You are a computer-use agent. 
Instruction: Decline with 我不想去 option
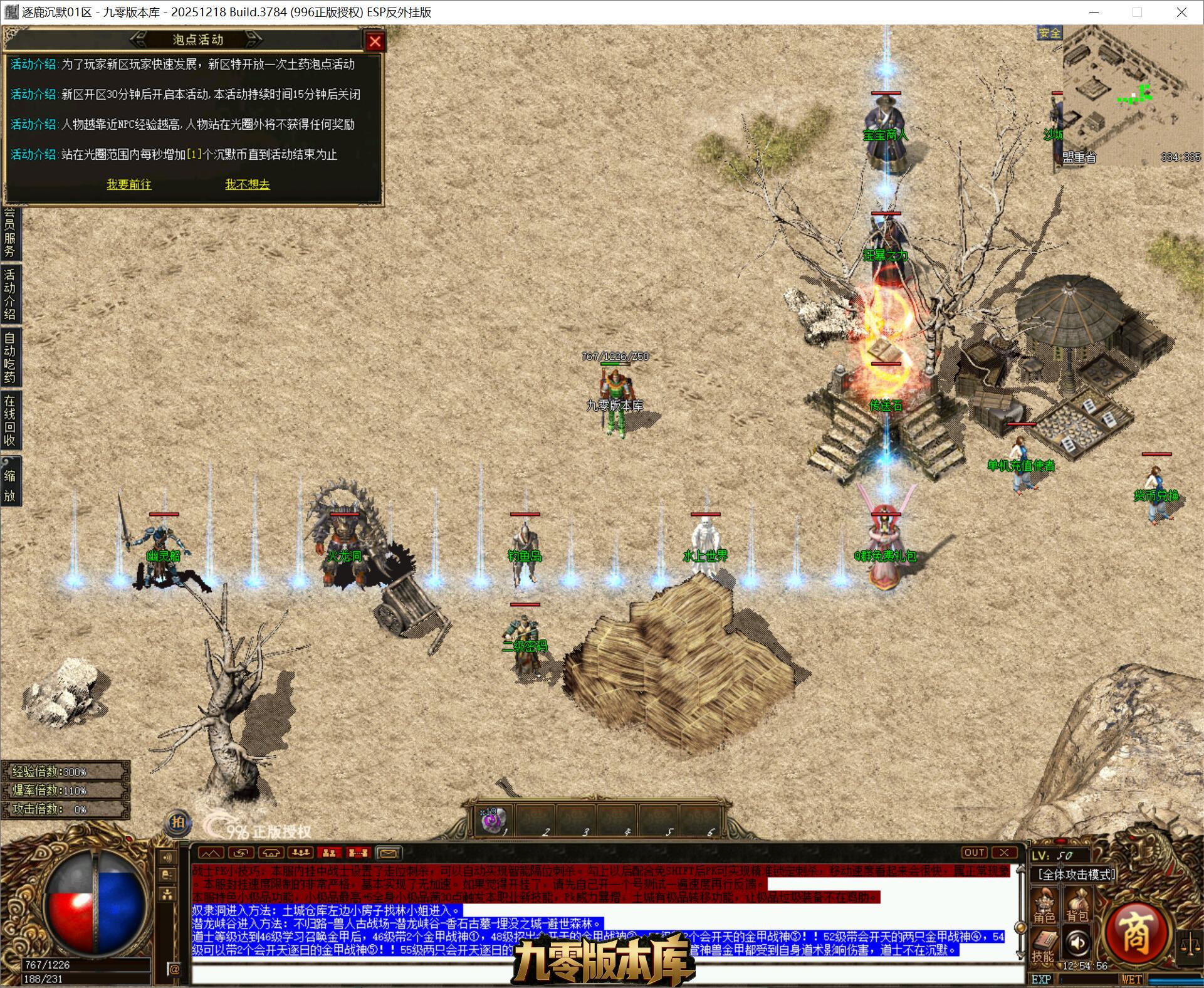248,184
